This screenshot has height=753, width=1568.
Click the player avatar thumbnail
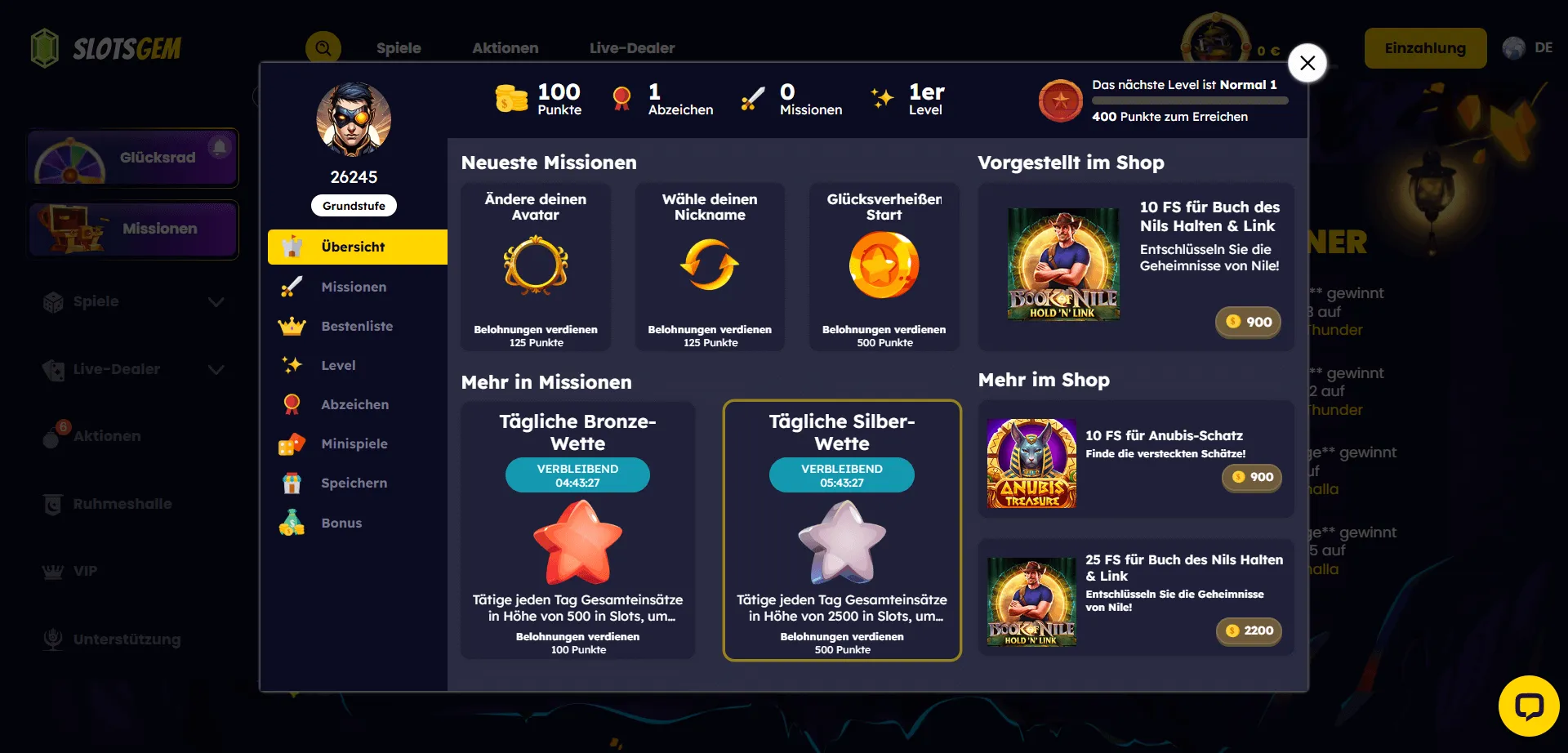[x=354, y=118]
